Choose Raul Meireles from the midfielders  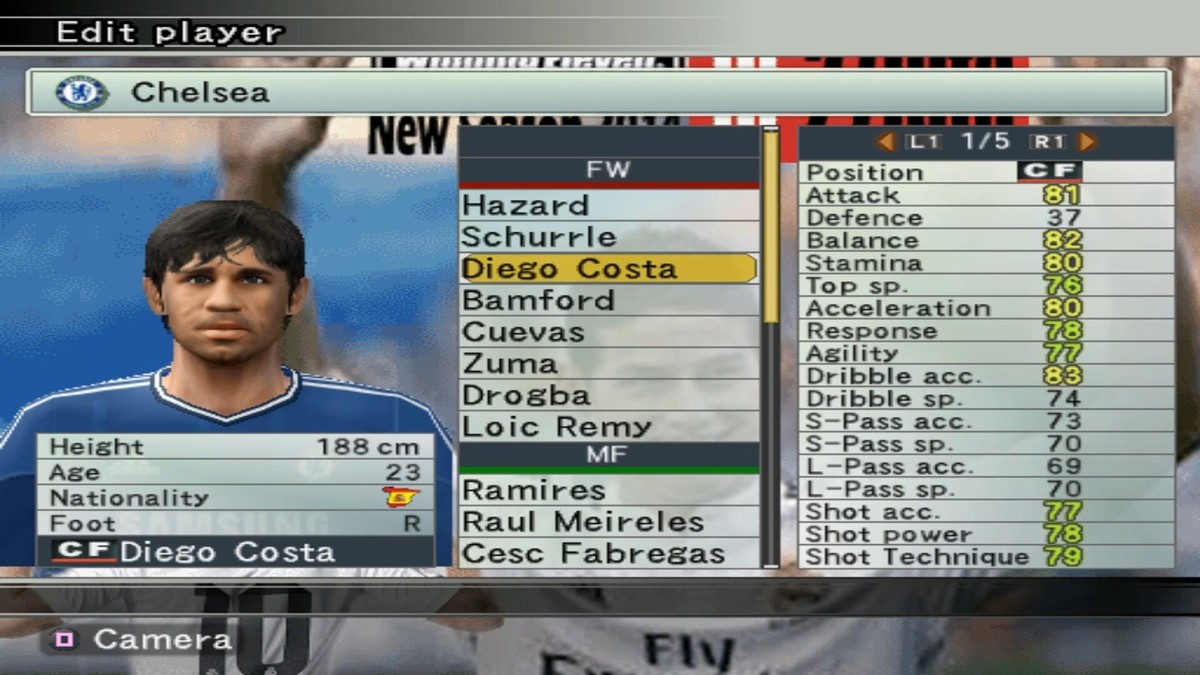pos(608,522)
